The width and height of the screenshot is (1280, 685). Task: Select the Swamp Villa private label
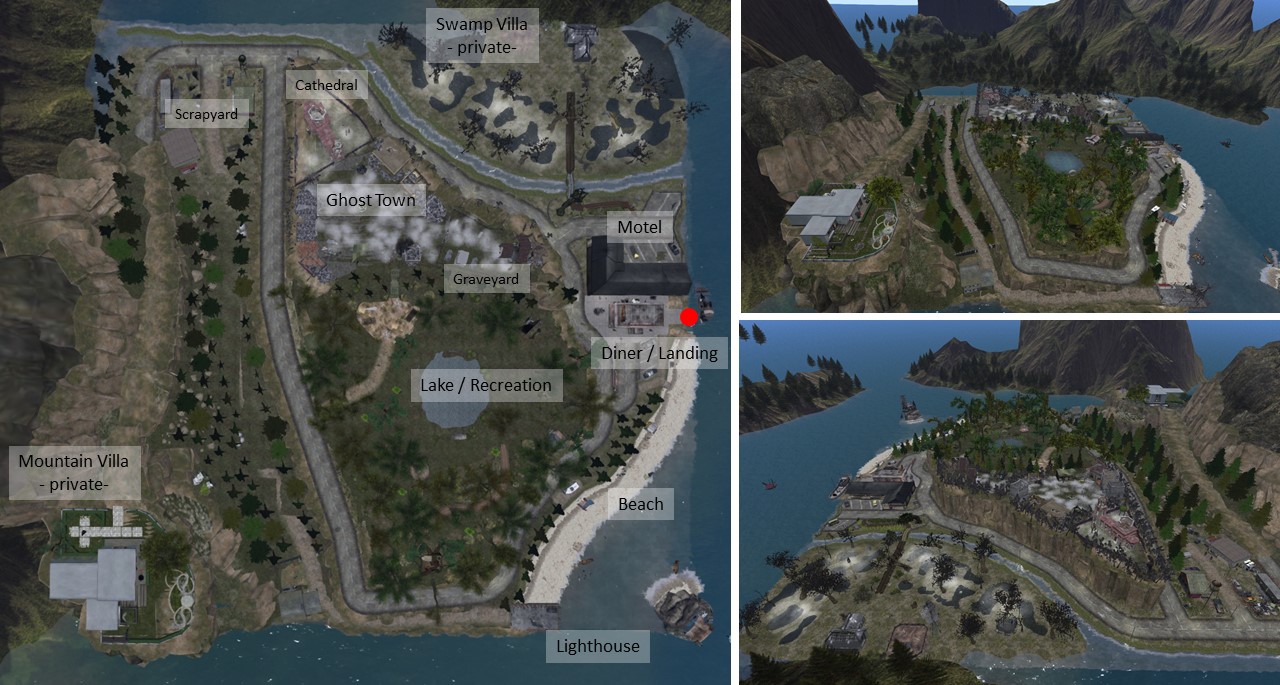pyautogui.click(x=482, y=35)
